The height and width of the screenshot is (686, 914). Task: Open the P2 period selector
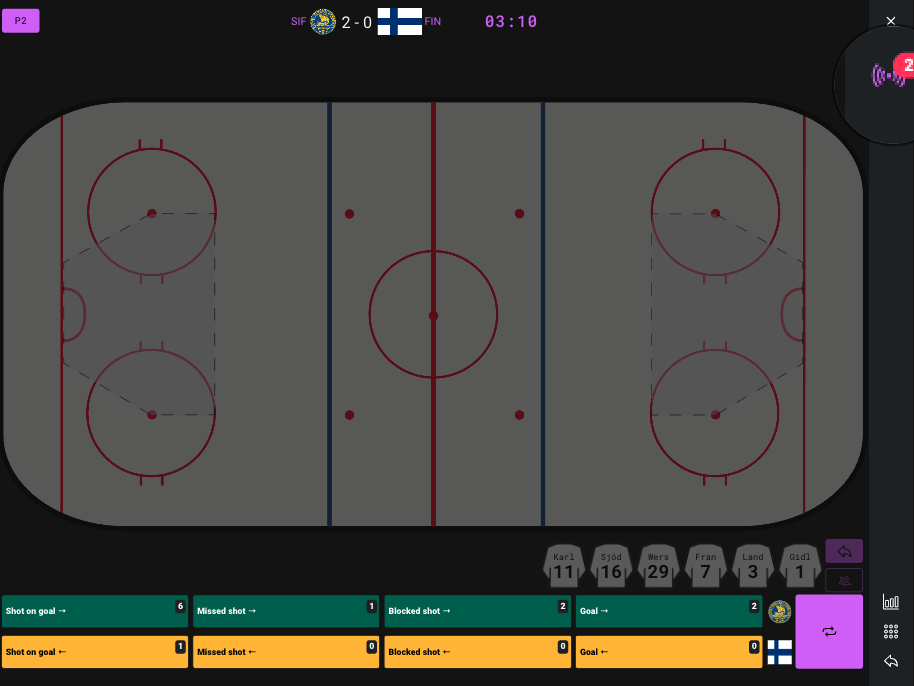point(21,21)
